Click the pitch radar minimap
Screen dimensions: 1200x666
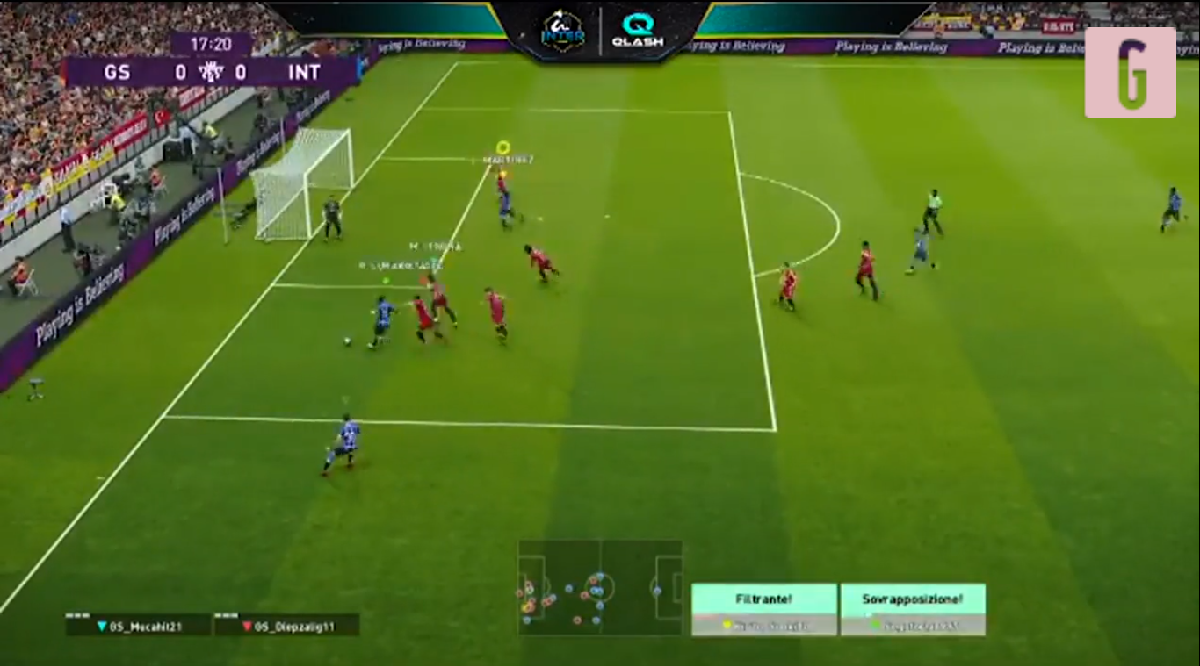[x=600, y=587]
